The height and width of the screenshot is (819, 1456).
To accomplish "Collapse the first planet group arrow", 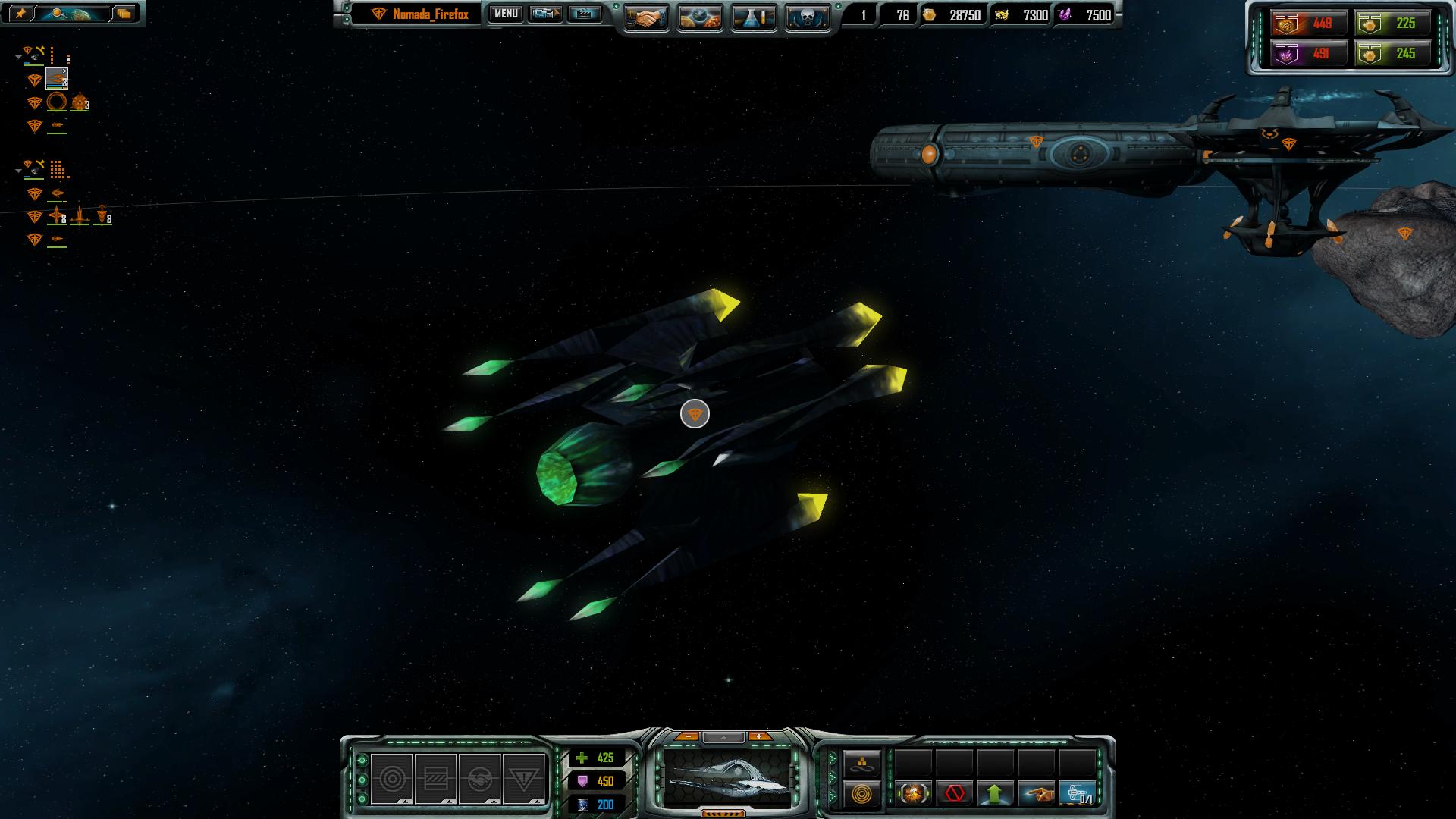I will tap(18, 57).
